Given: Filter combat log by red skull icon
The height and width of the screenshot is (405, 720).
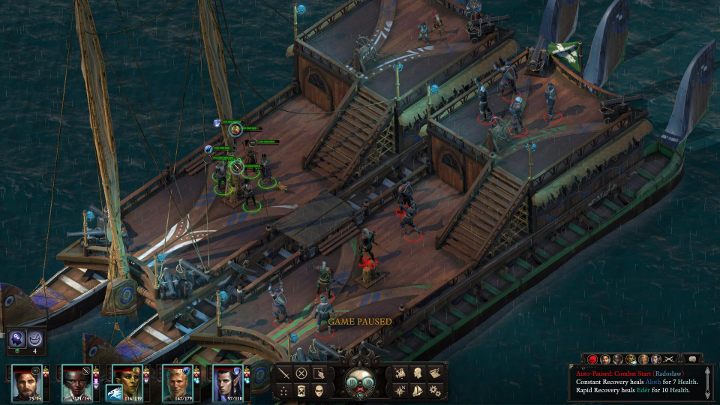Looking at the screenshot, I should point(592,358).
